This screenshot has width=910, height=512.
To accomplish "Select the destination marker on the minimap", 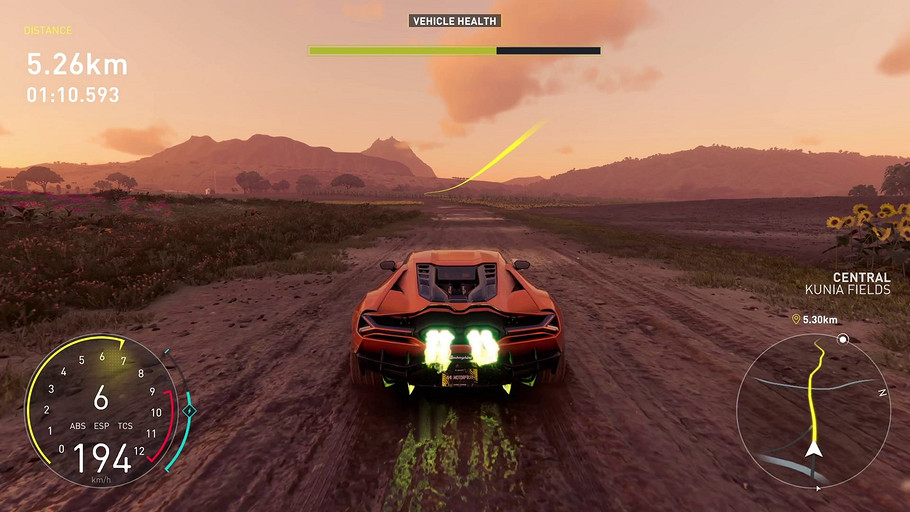I will (x=843, y=340).
